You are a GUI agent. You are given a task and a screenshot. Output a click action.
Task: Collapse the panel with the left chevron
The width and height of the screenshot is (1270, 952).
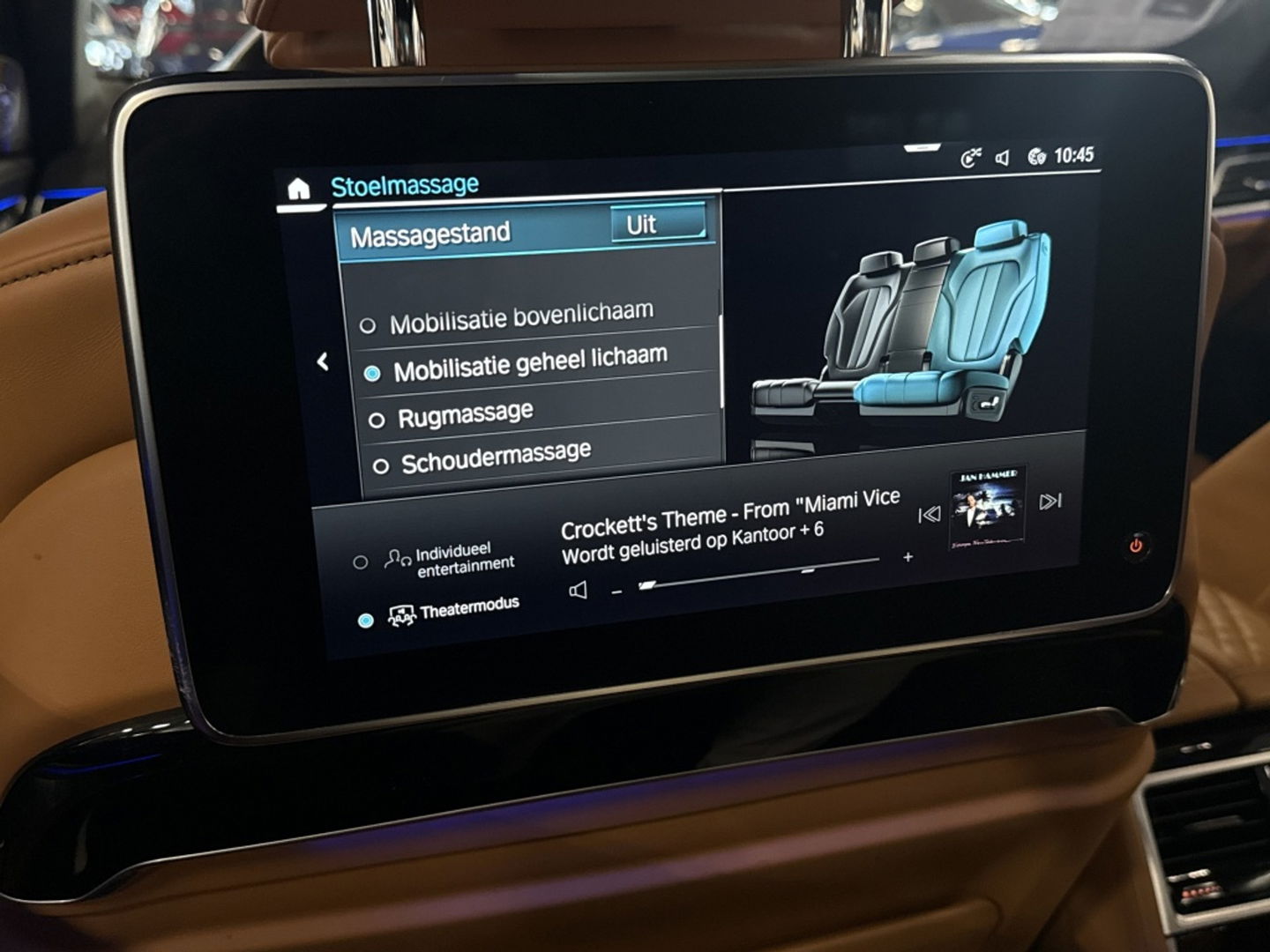[323, 359]
